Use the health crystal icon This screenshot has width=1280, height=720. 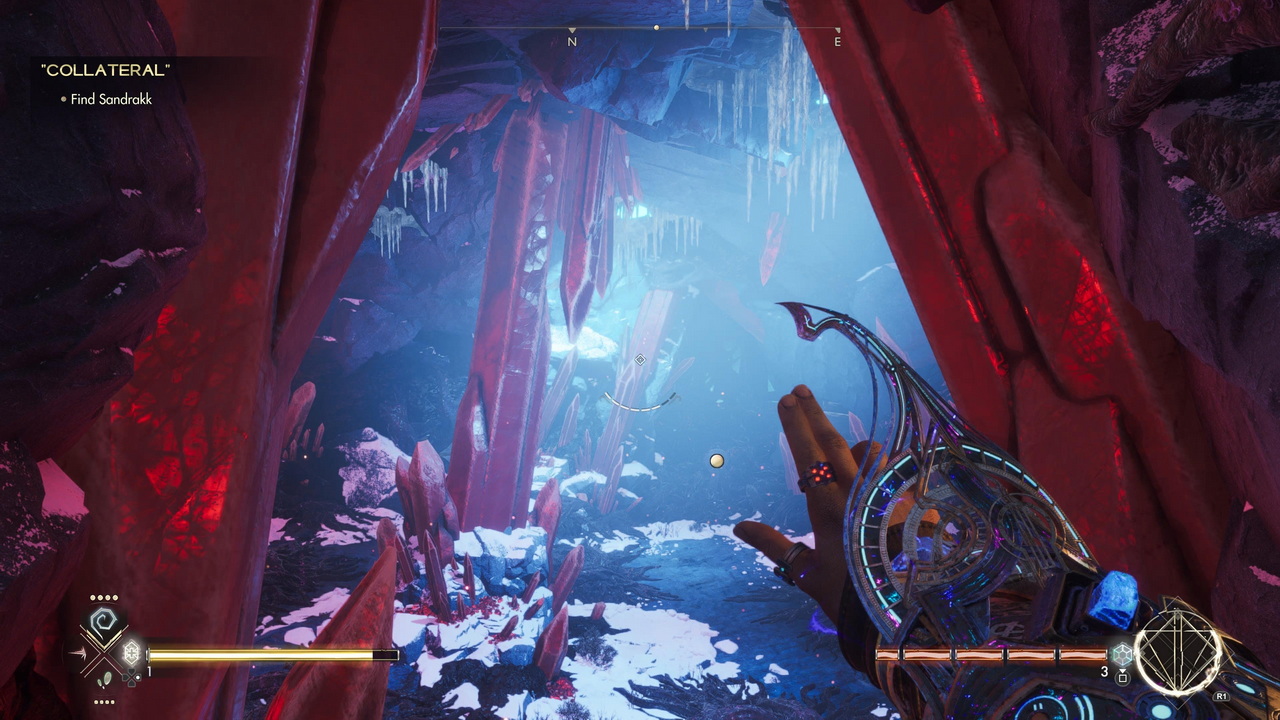pos(131,654)
